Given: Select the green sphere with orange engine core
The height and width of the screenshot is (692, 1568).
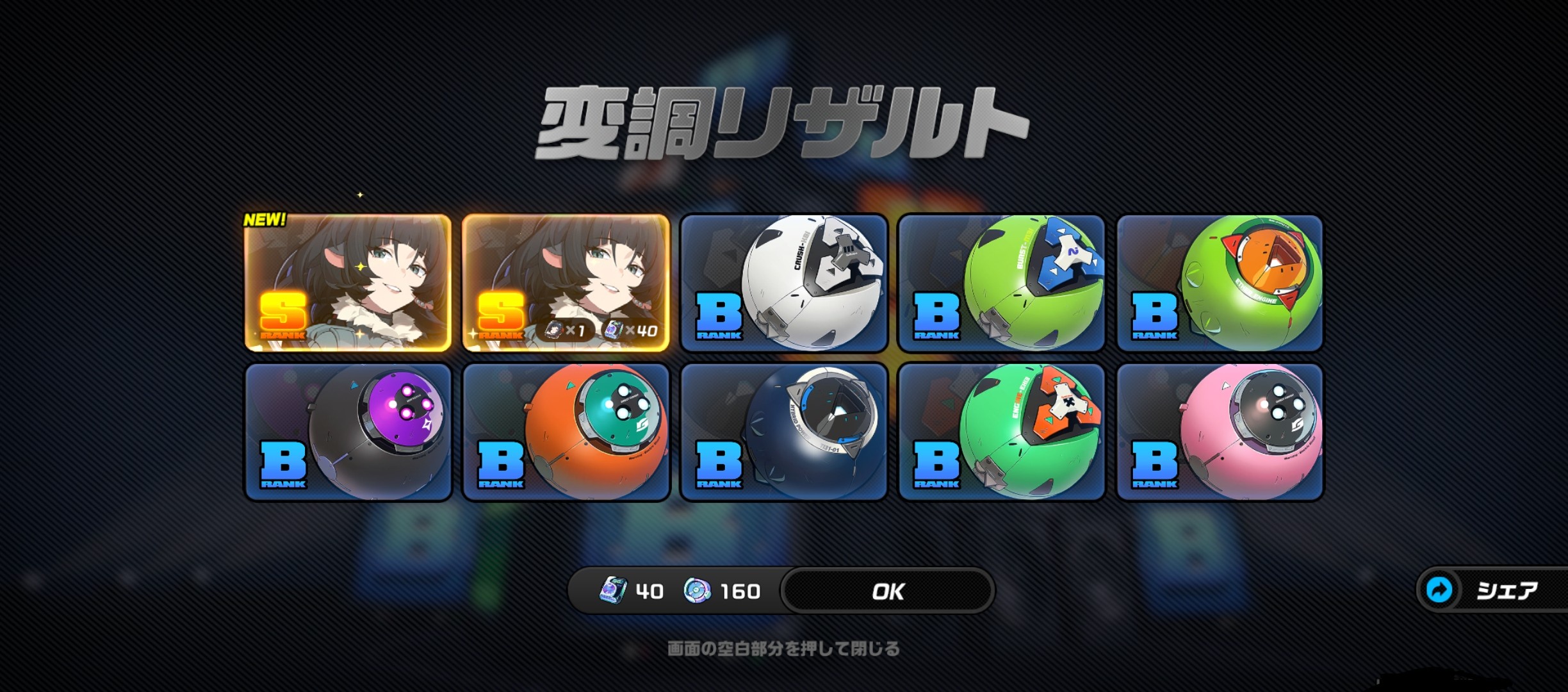Looking at the screenshot, I should point(1220,283).
